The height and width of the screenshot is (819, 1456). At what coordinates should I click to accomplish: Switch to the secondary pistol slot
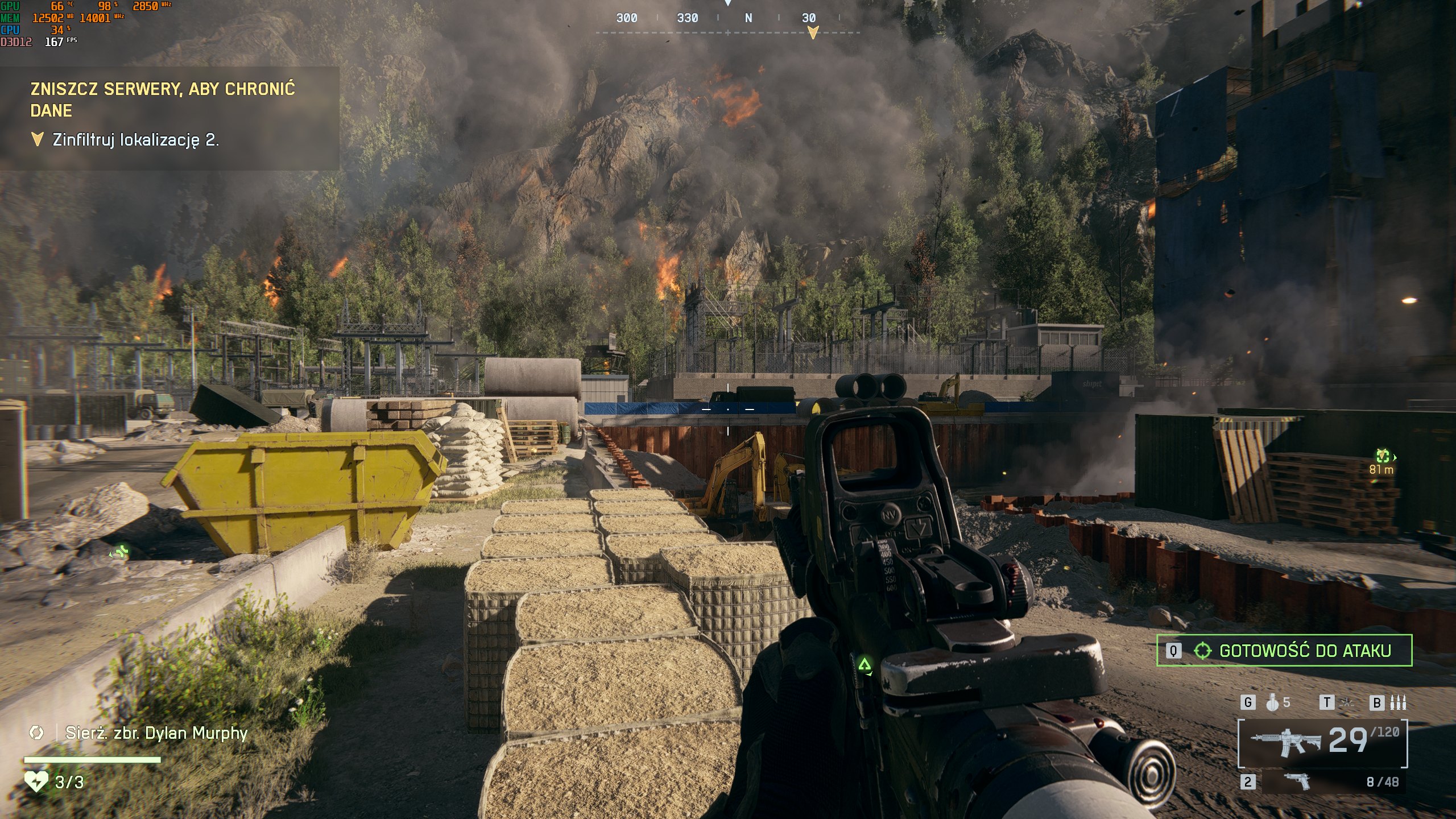pos(1298,782)
